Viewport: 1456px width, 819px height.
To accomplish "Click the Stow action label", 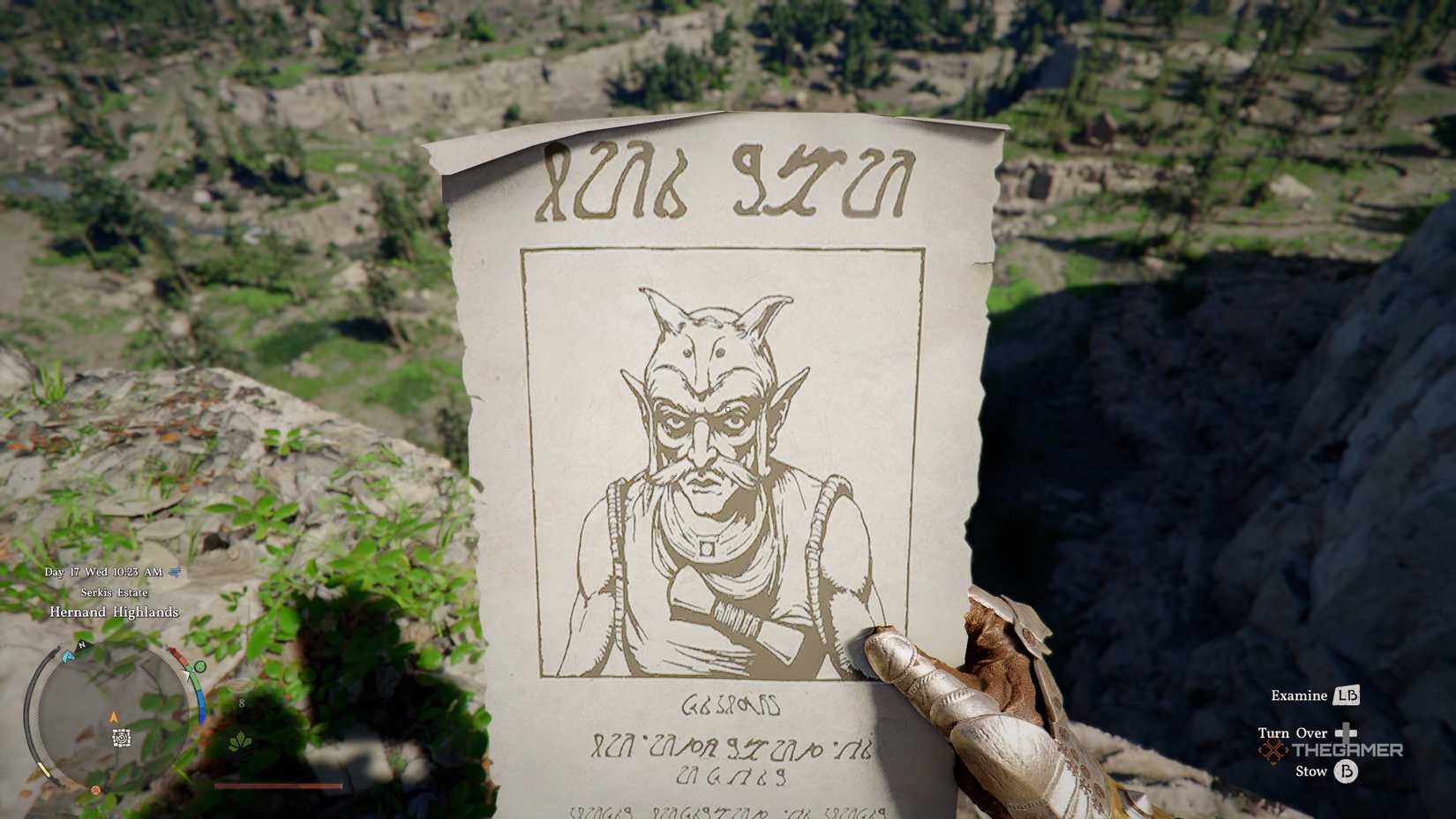I will 1311,772.
